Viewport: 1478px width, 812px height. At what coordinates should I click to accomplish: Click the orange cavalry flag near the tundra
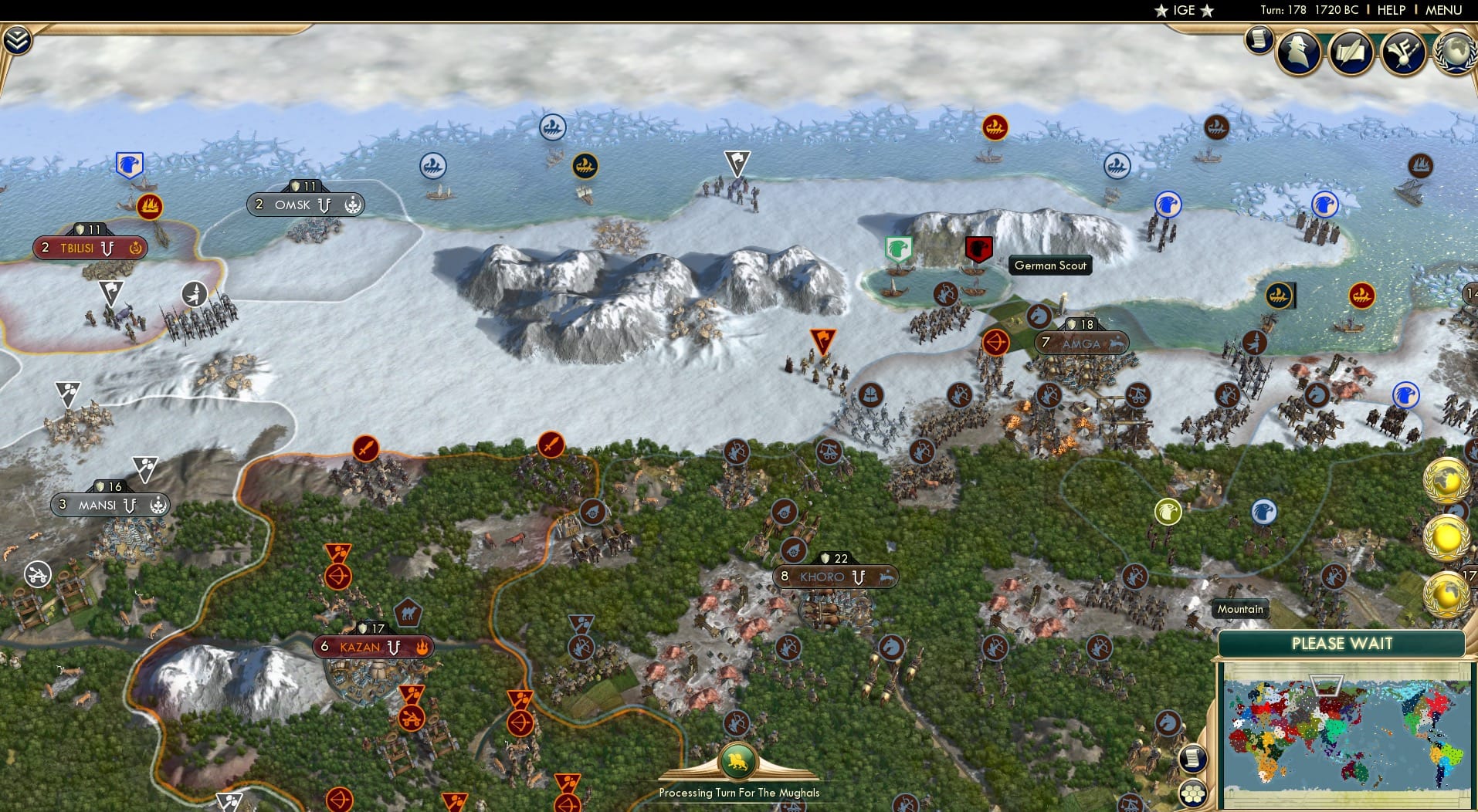tap(823, 337)
